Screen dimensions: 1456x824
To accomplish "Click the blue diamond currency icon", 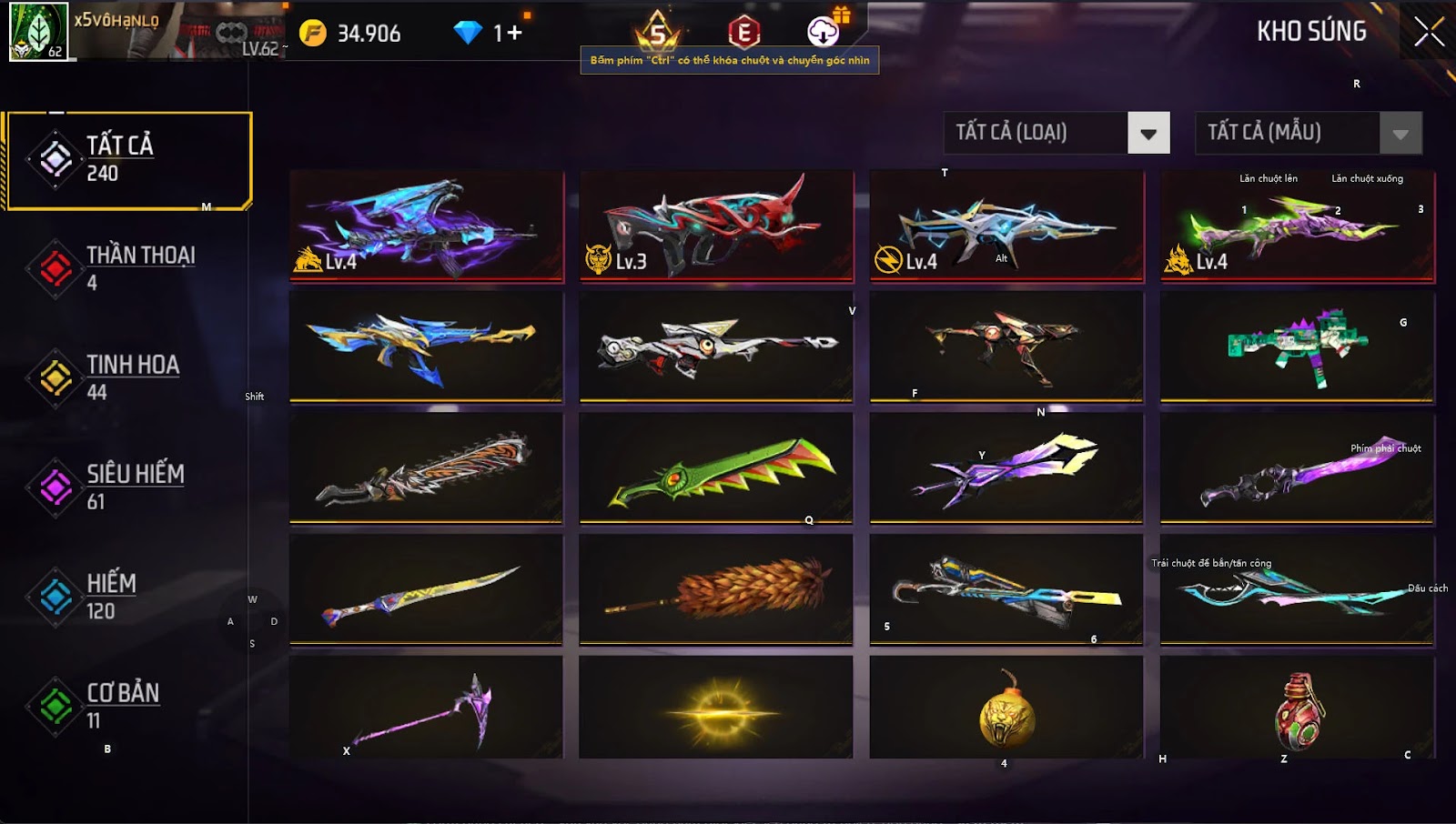I will pos(467,30).
